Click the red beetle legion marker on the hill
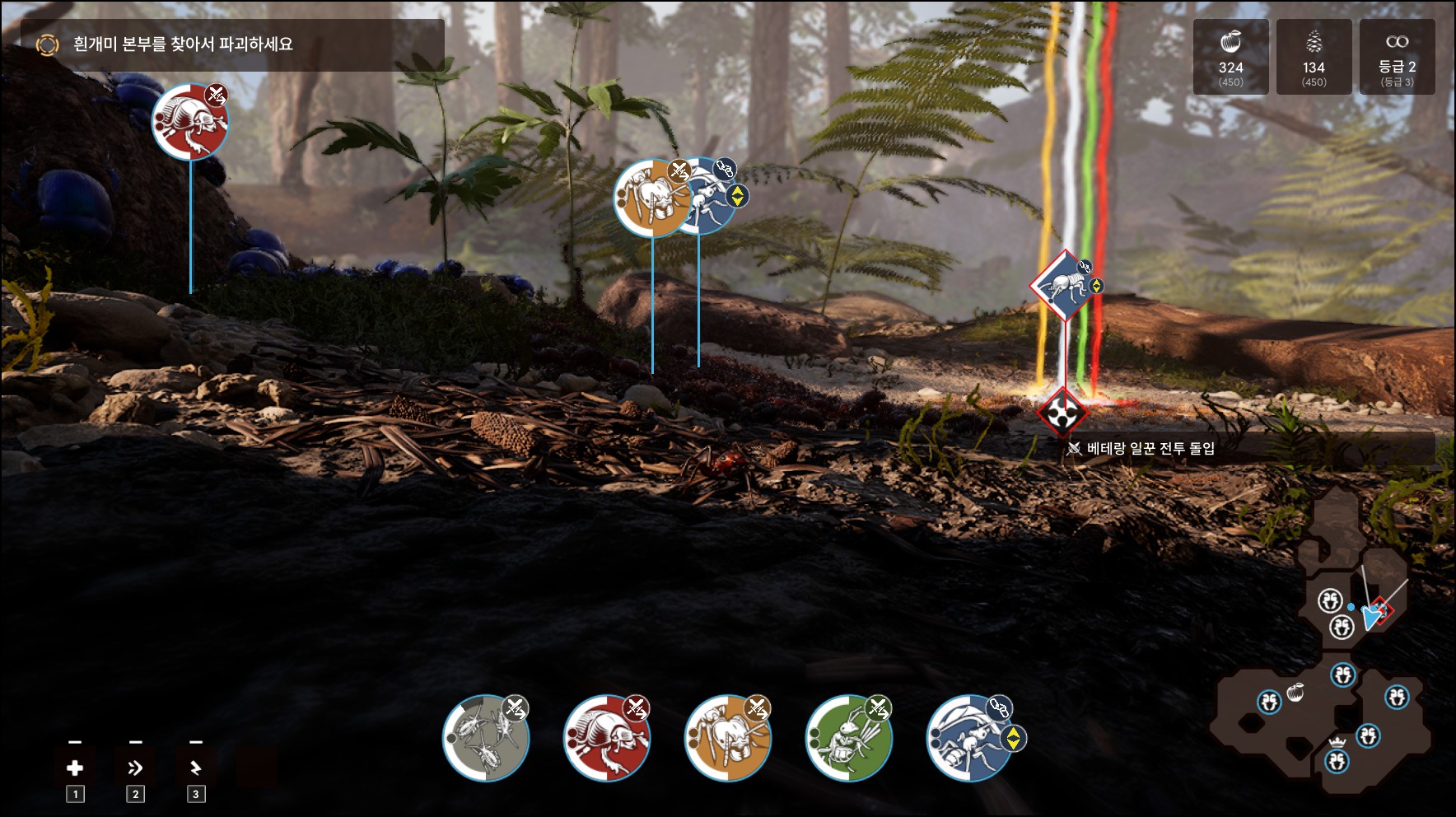1456x817 pixels. pyautogui.click(x=190, y=121)
